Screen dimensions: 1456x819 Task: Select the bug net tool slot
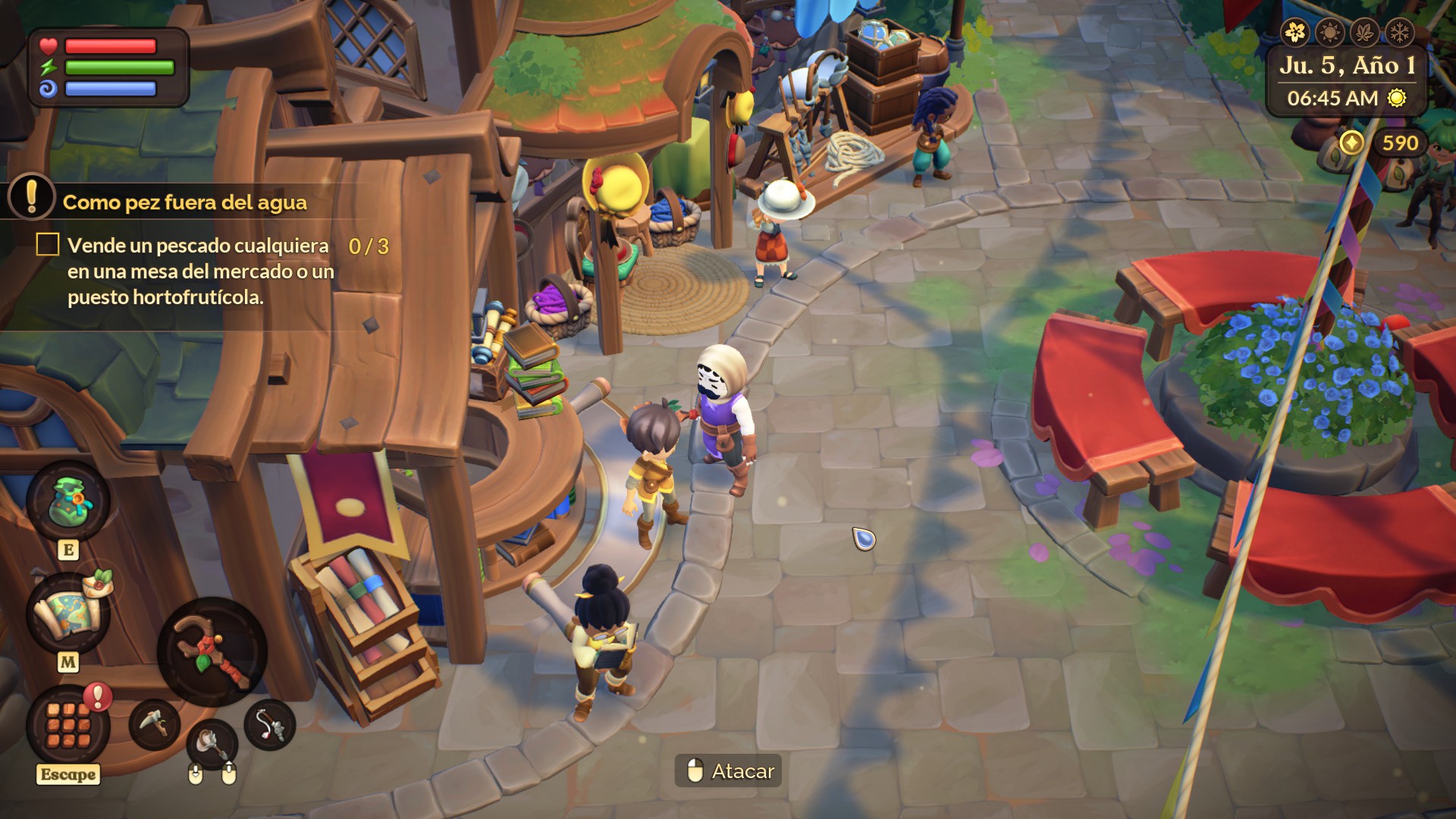coord(212,743)
